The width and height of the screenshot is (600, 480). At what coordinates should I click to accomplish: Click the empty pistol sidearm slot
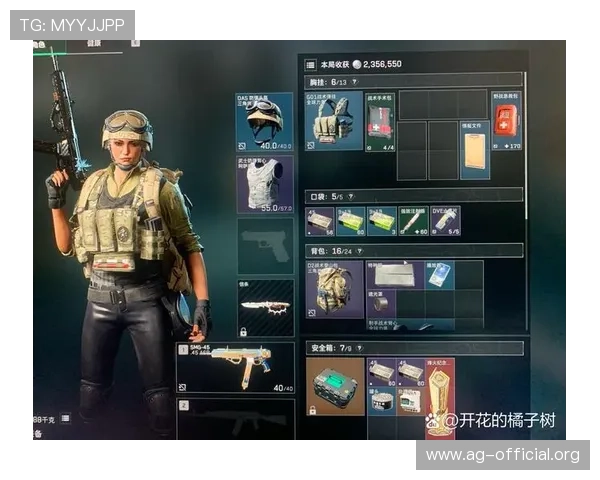[264, 246]
